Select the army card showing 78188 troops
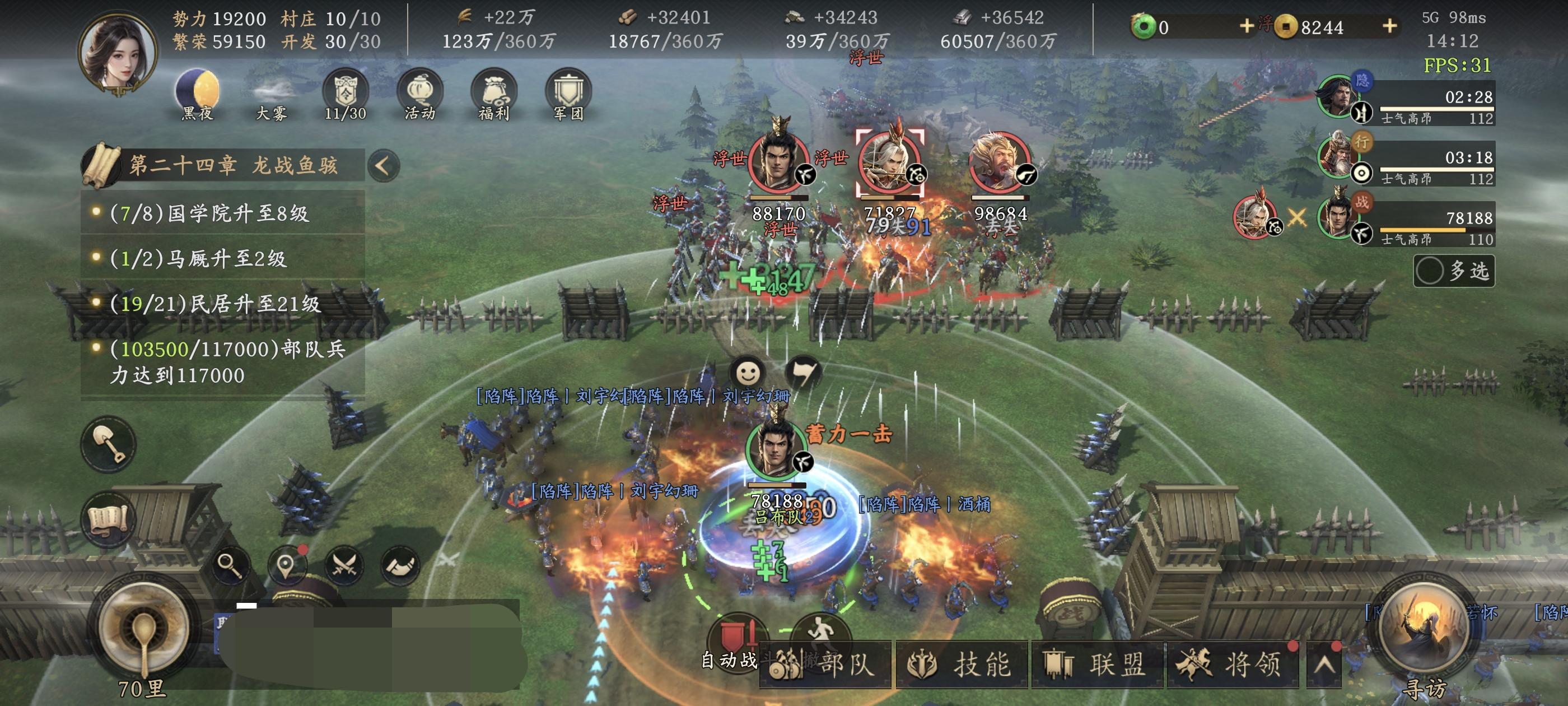Screen dimensions: 1568x706 coord(1406,223)
